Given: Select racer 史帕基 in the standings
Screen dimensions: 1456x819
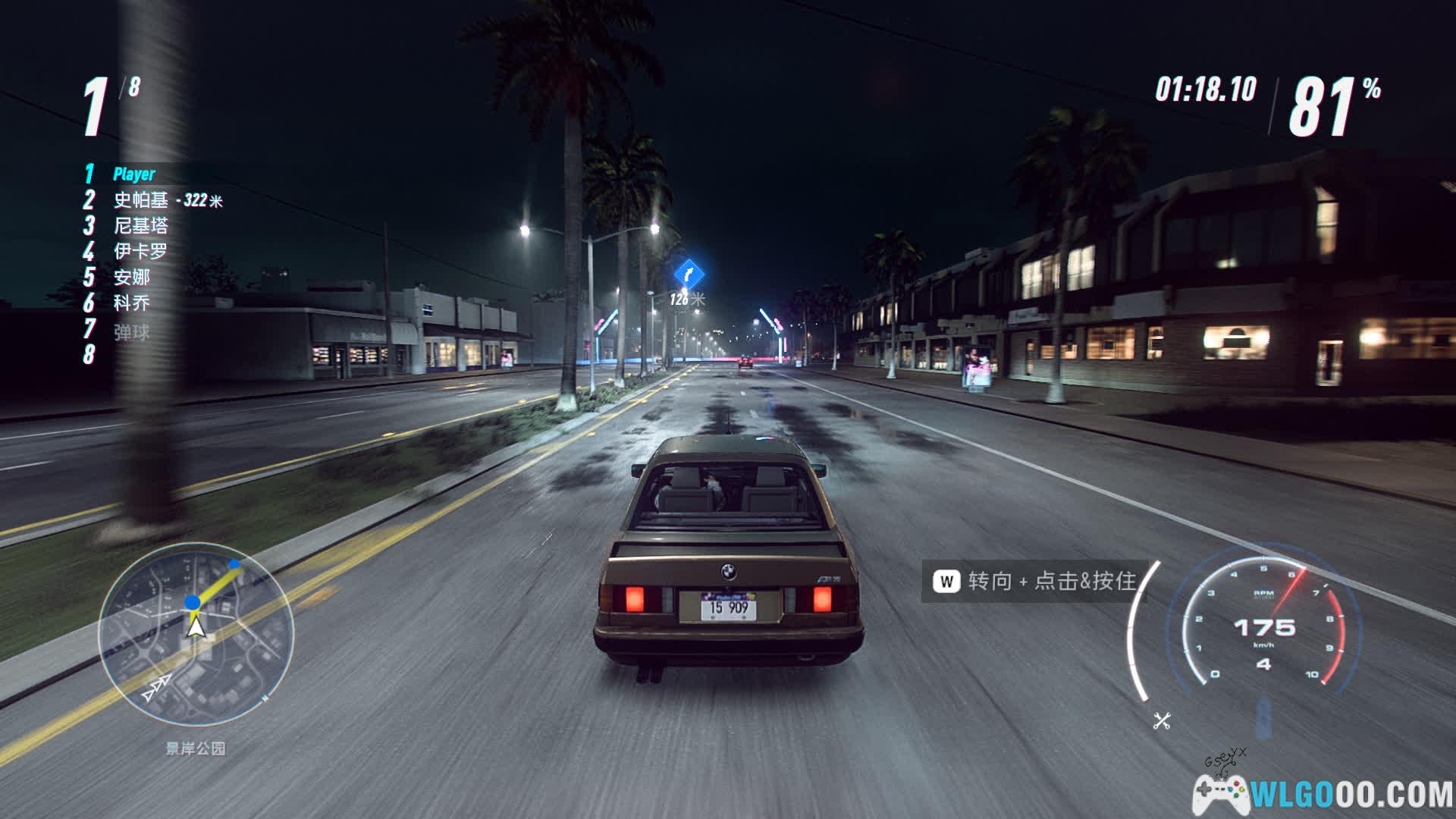Looking at the screenshot, I should click(141, 200).
